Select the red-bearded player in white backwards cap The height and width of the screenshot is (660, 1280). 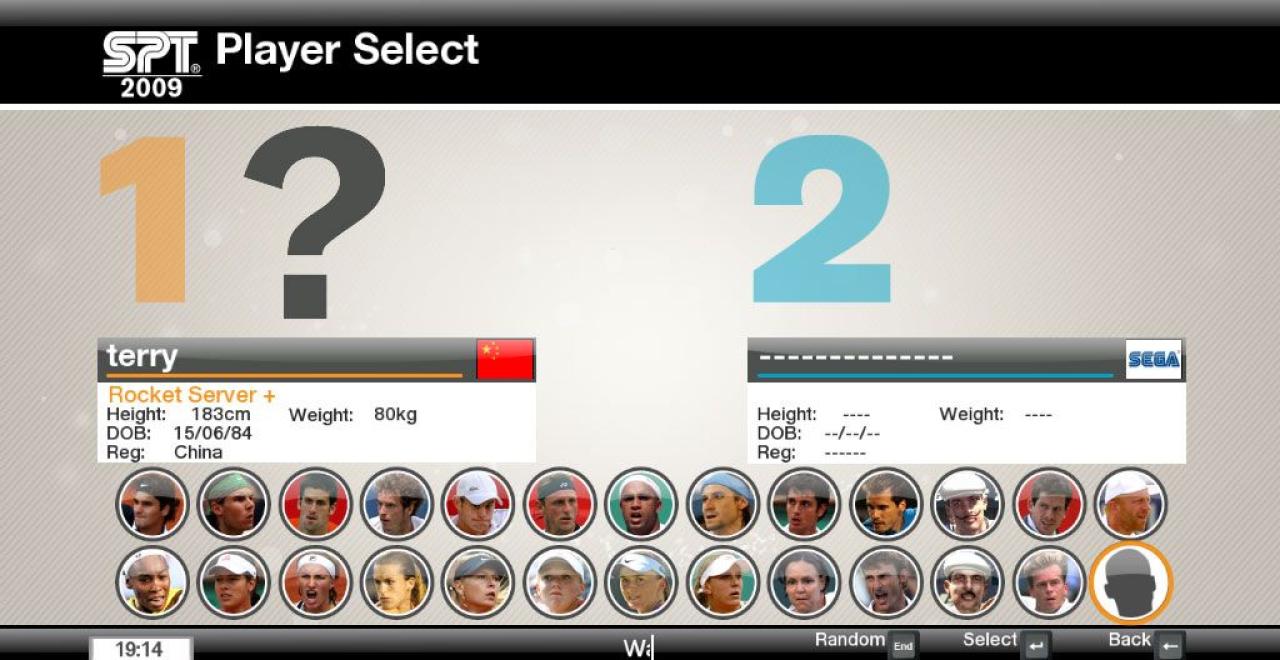coord(1130,504)
